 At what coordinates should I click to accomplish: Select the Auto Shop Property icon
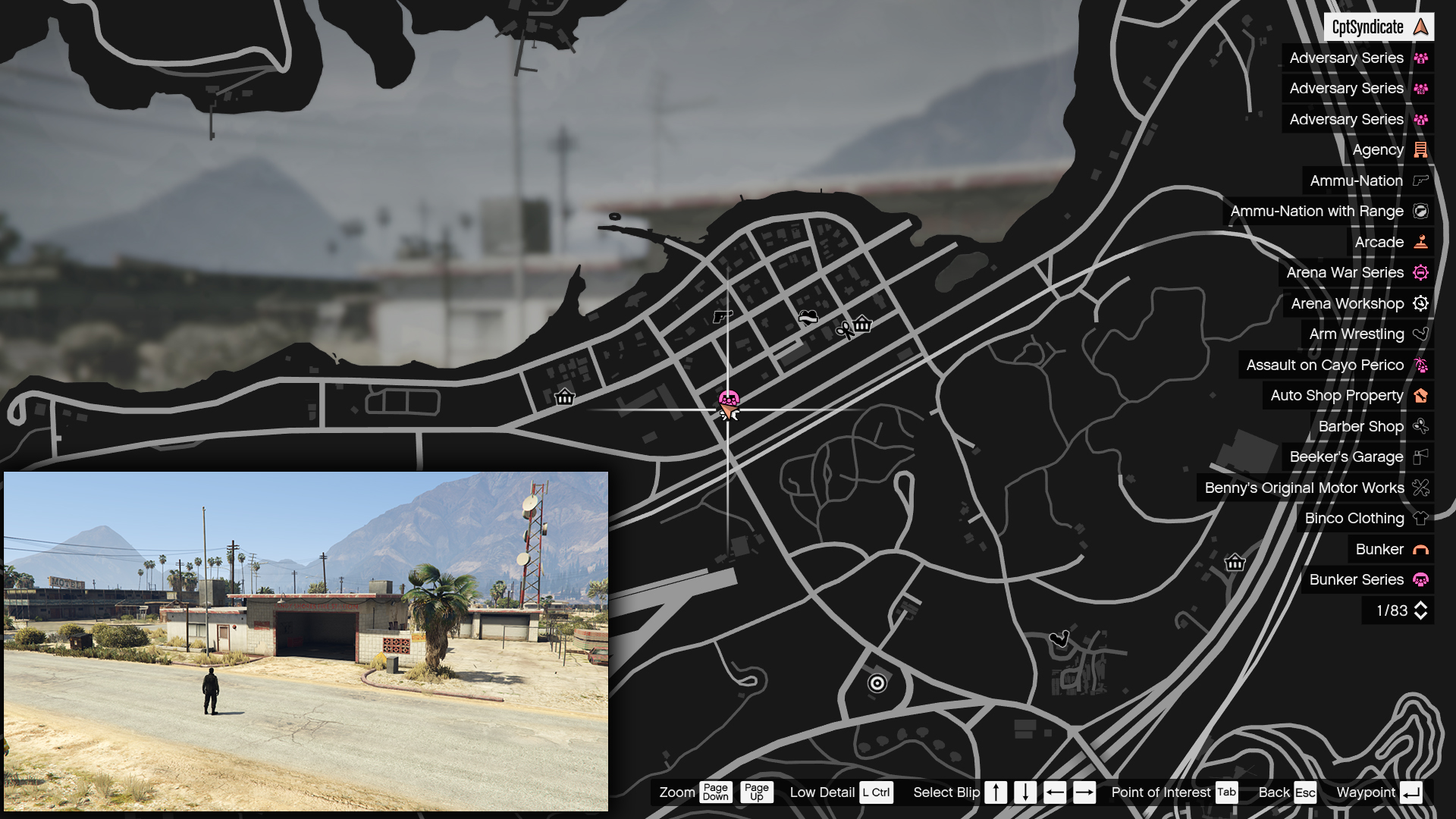(x=1420, y=395)
